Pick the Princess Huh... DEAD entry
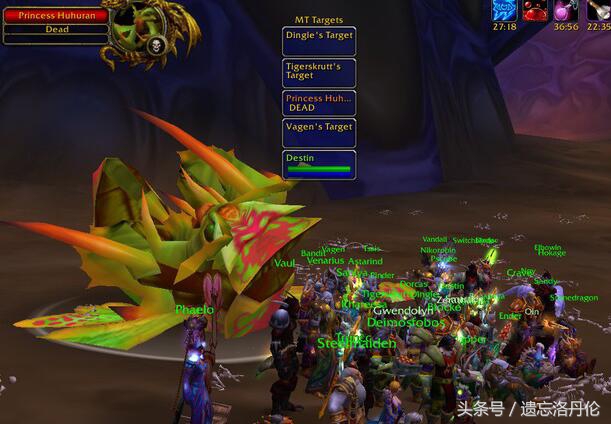 (x=319, y=103)
